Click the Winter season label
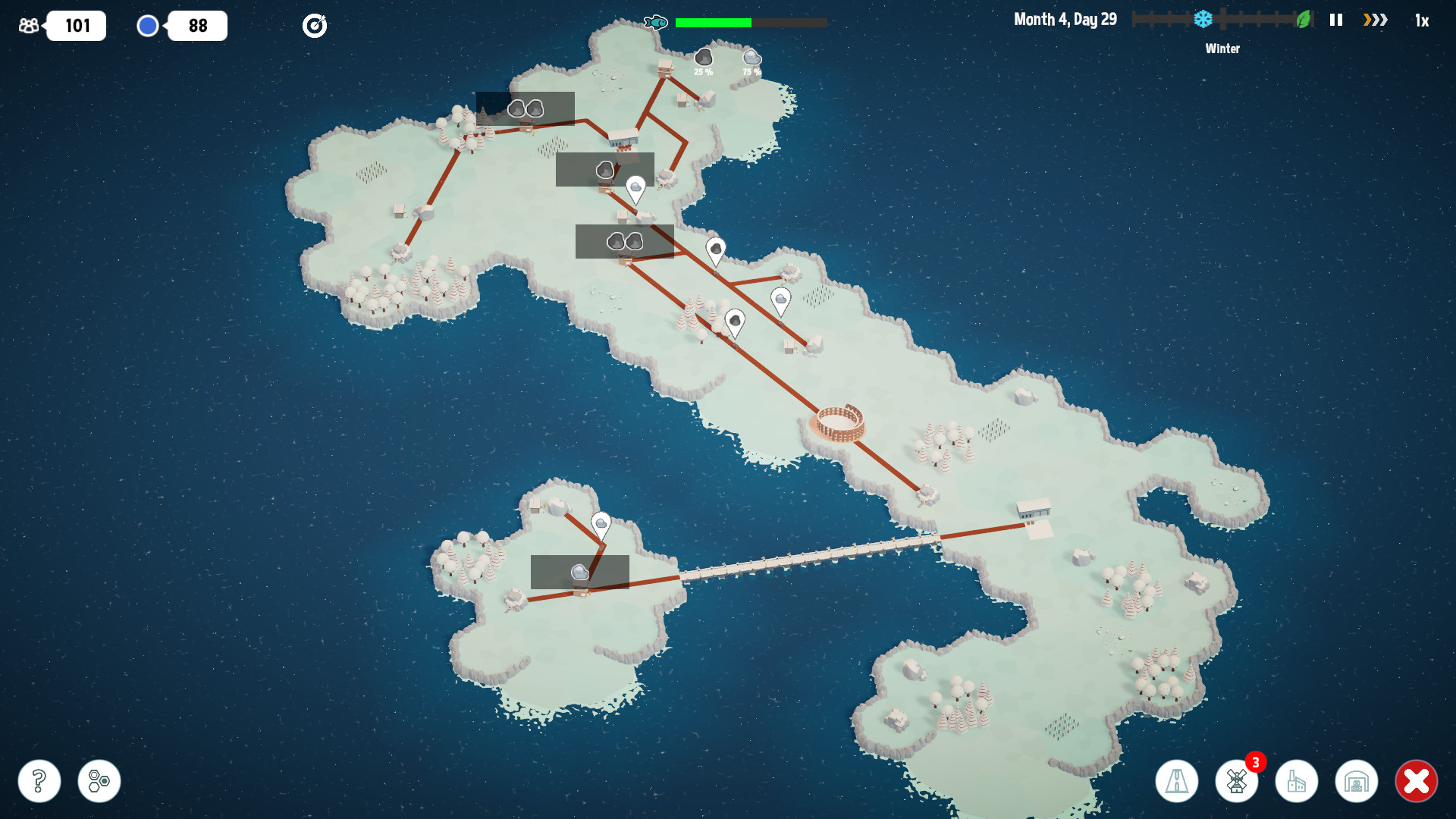The width and height of the screenshot is (1456, 819). tap(1222, 48)
